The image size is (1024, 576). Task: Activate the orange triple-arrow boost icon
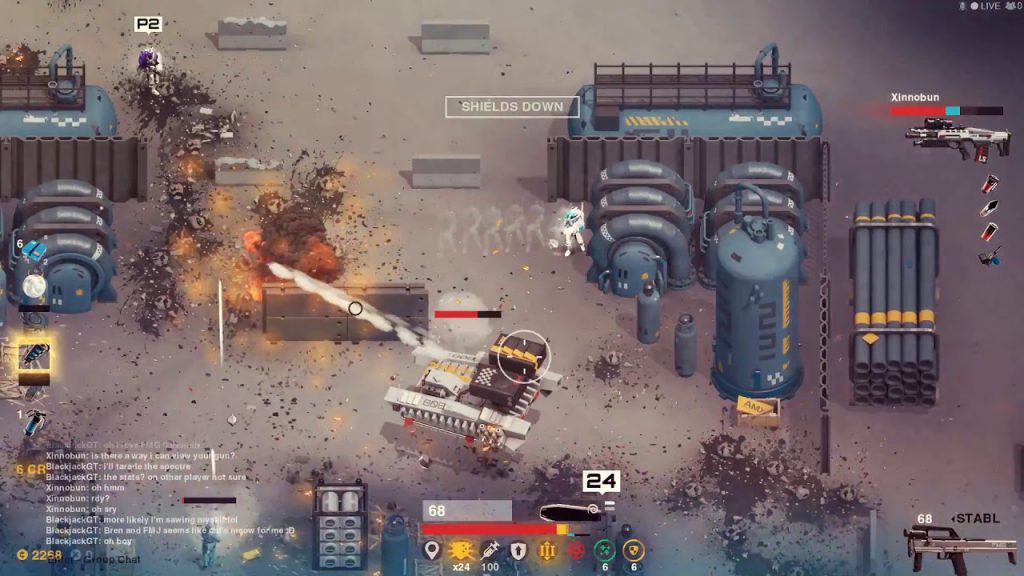coord(547,550)
